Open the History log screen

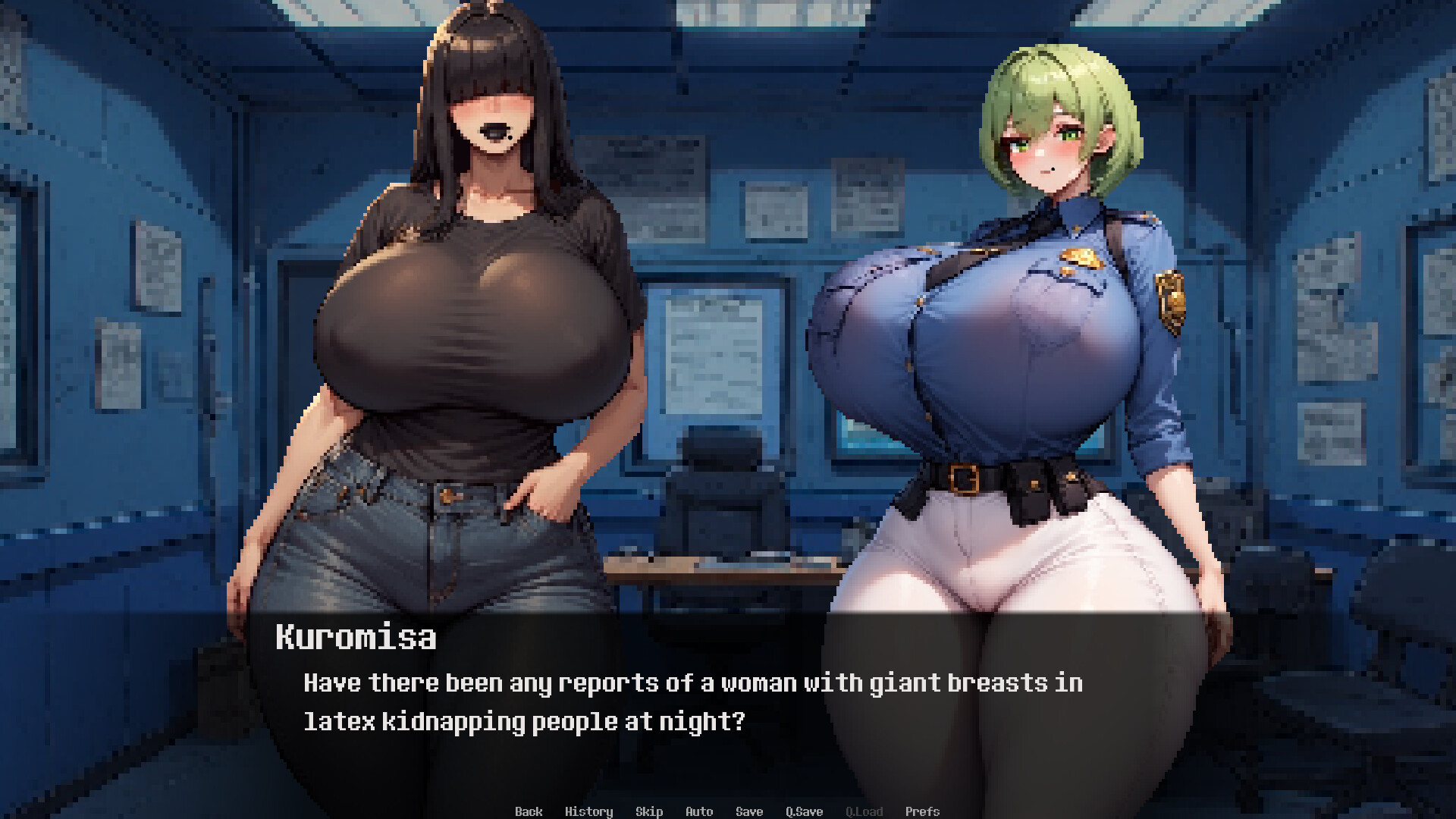pyautogui.click(x=590, y=811)
